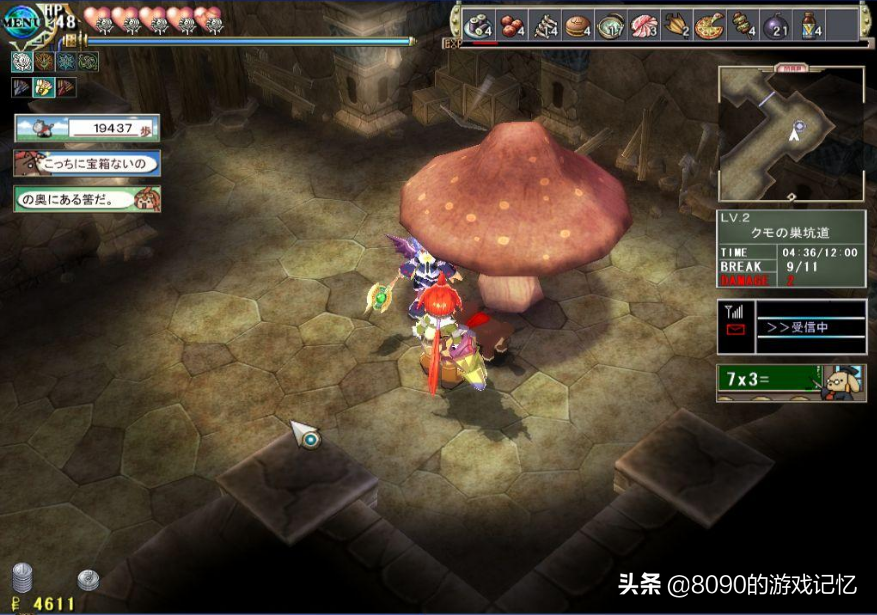Viewport: 877px width, 615px height.
Task: Choose the highlighted yellow claw weapon icon
Action: click(x=43, y=87)
